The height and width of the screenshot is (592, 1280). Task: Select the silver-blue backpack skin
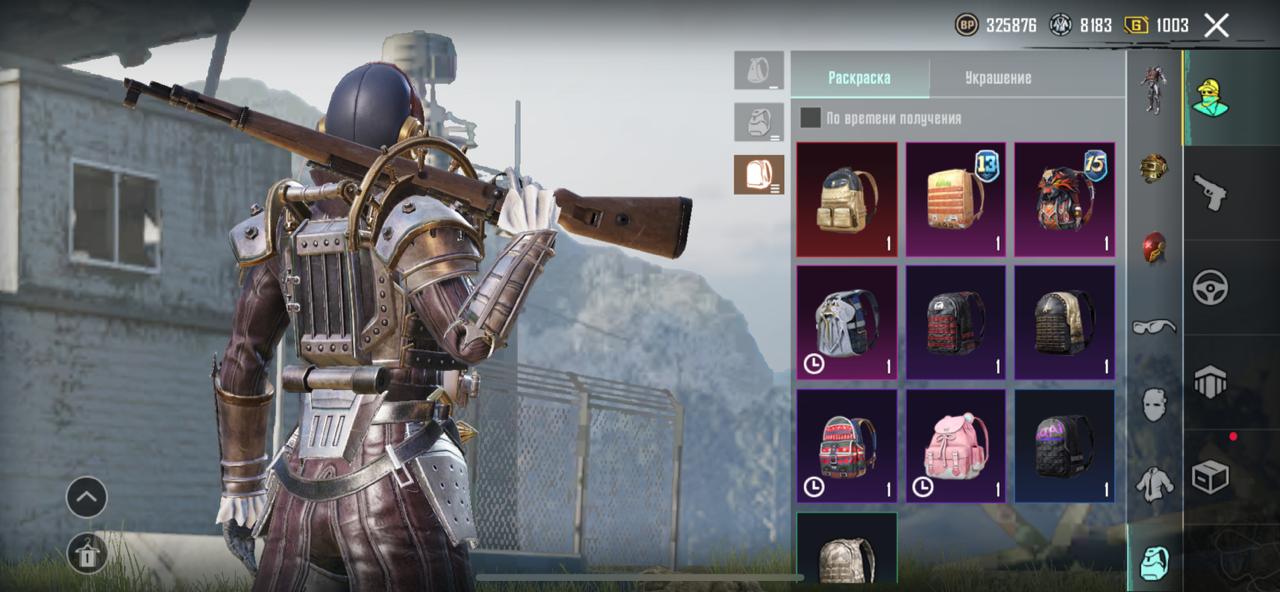[847, 322]
